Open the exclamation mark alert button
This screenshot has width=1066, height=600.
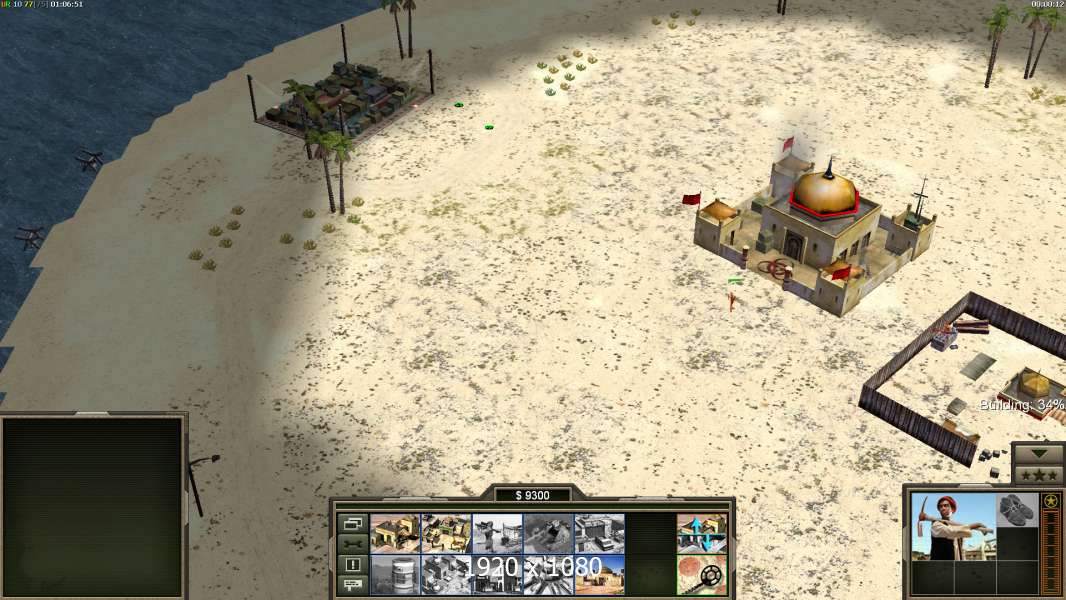(x=352, y=565)
